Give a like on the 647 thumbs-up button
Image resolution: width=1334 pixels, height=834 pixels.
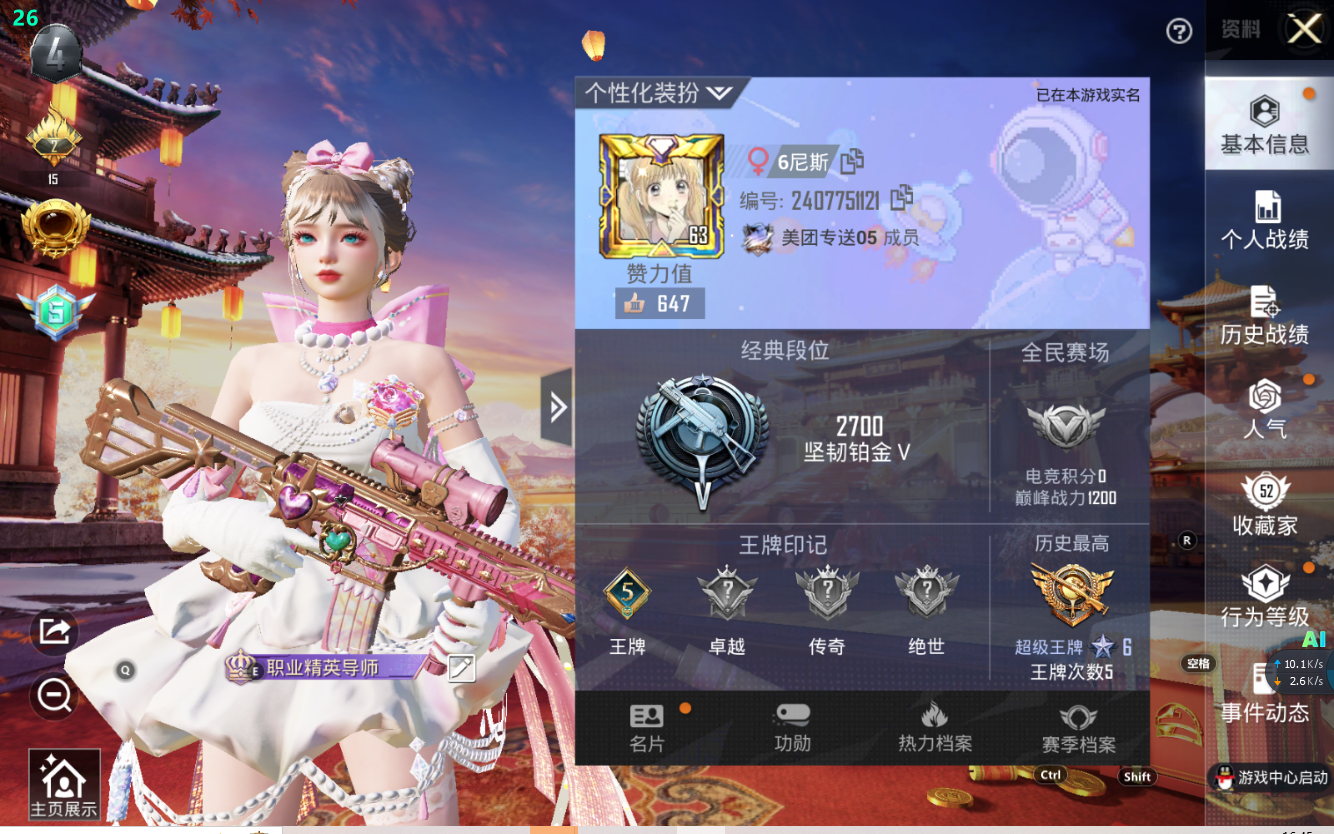point(659,304)
